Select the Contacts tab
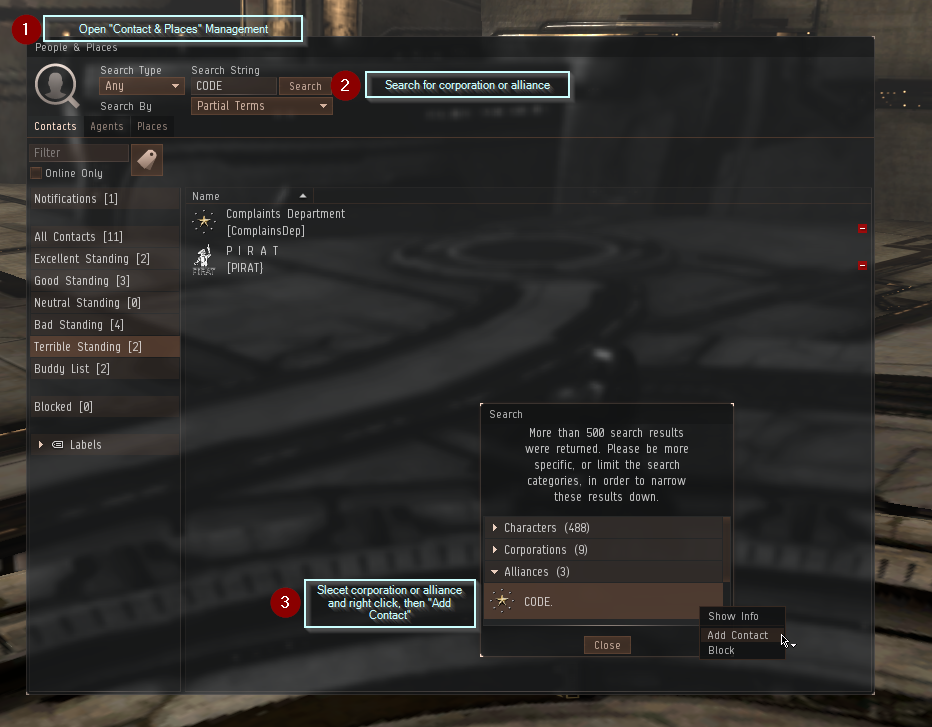 point(55,127)
